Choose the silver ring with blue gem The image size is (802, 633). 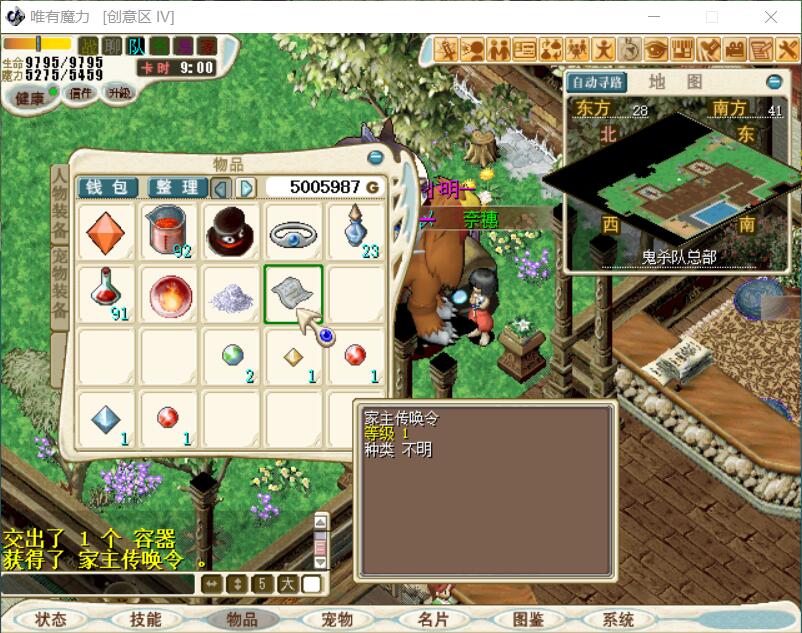292,232
